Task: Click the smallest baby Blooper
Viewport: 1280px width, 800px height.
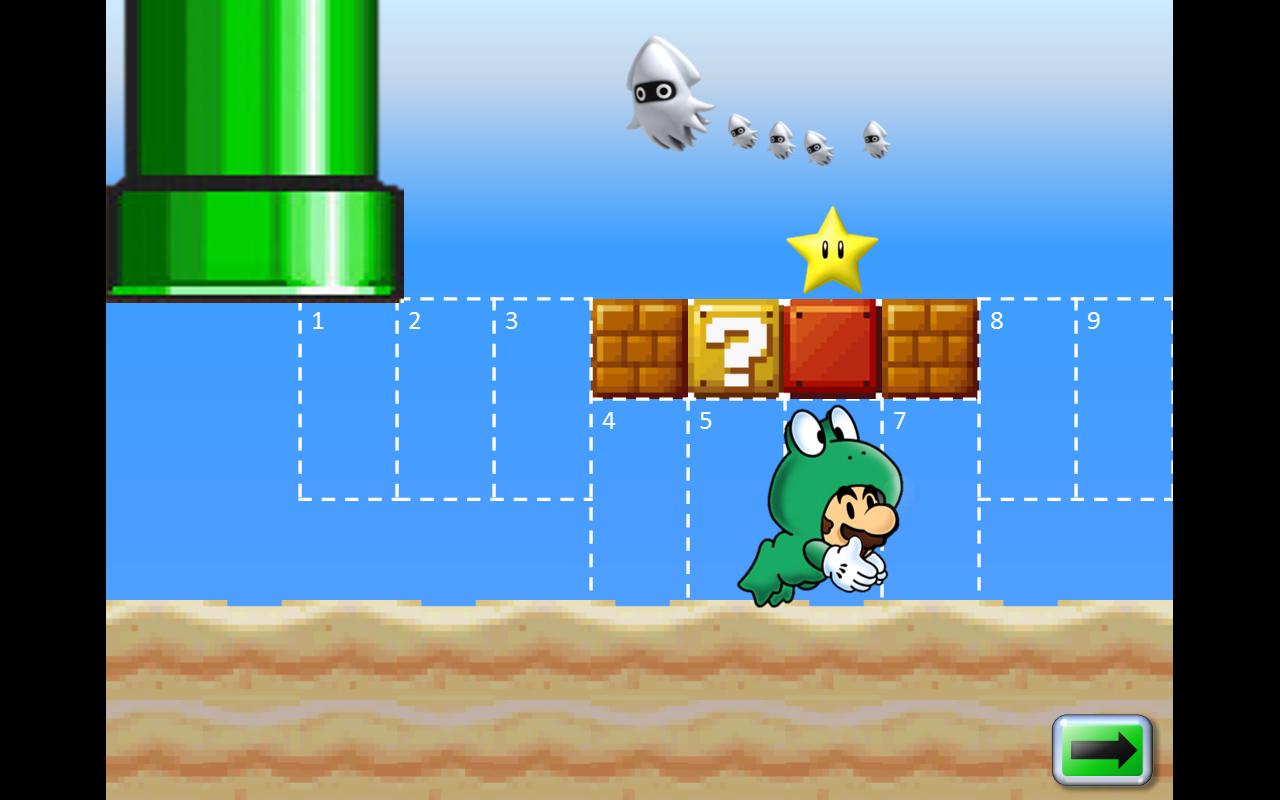Action: 874,140
